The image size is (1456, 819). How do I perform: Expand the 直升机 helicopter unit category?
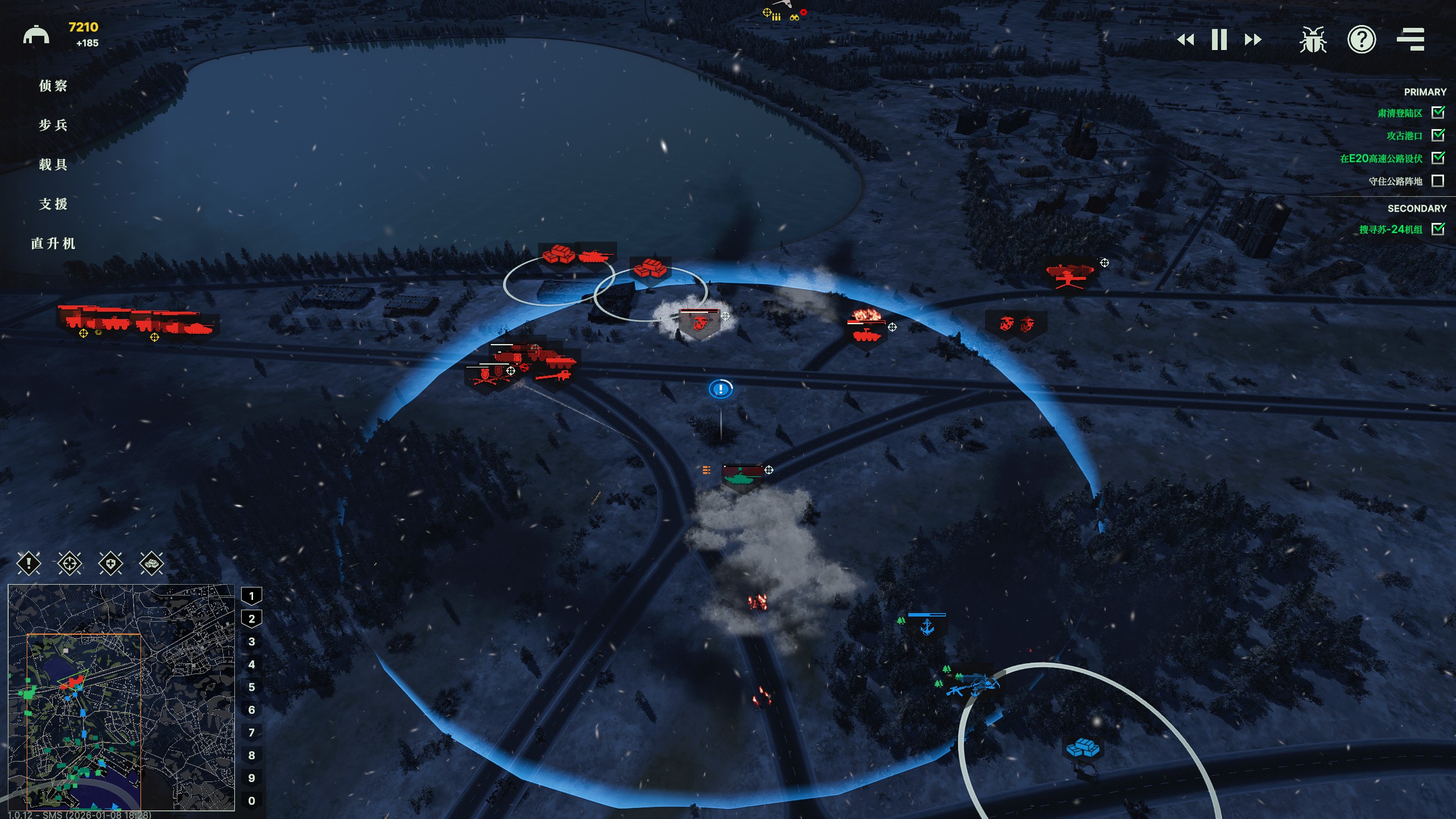pyautogui.click(x=55, y=243)
